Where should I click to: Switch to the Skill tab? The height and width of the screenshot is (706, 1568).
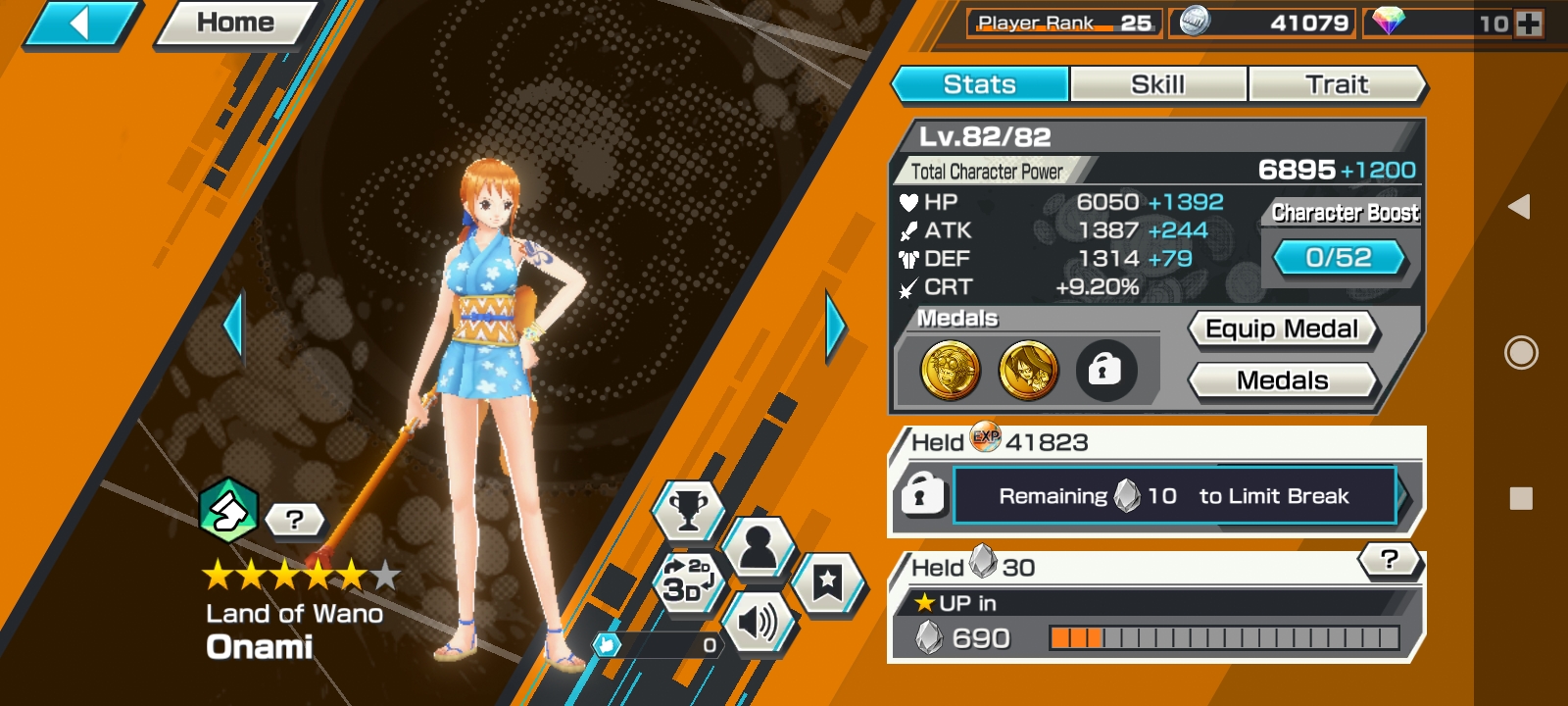coord(1157,84)
